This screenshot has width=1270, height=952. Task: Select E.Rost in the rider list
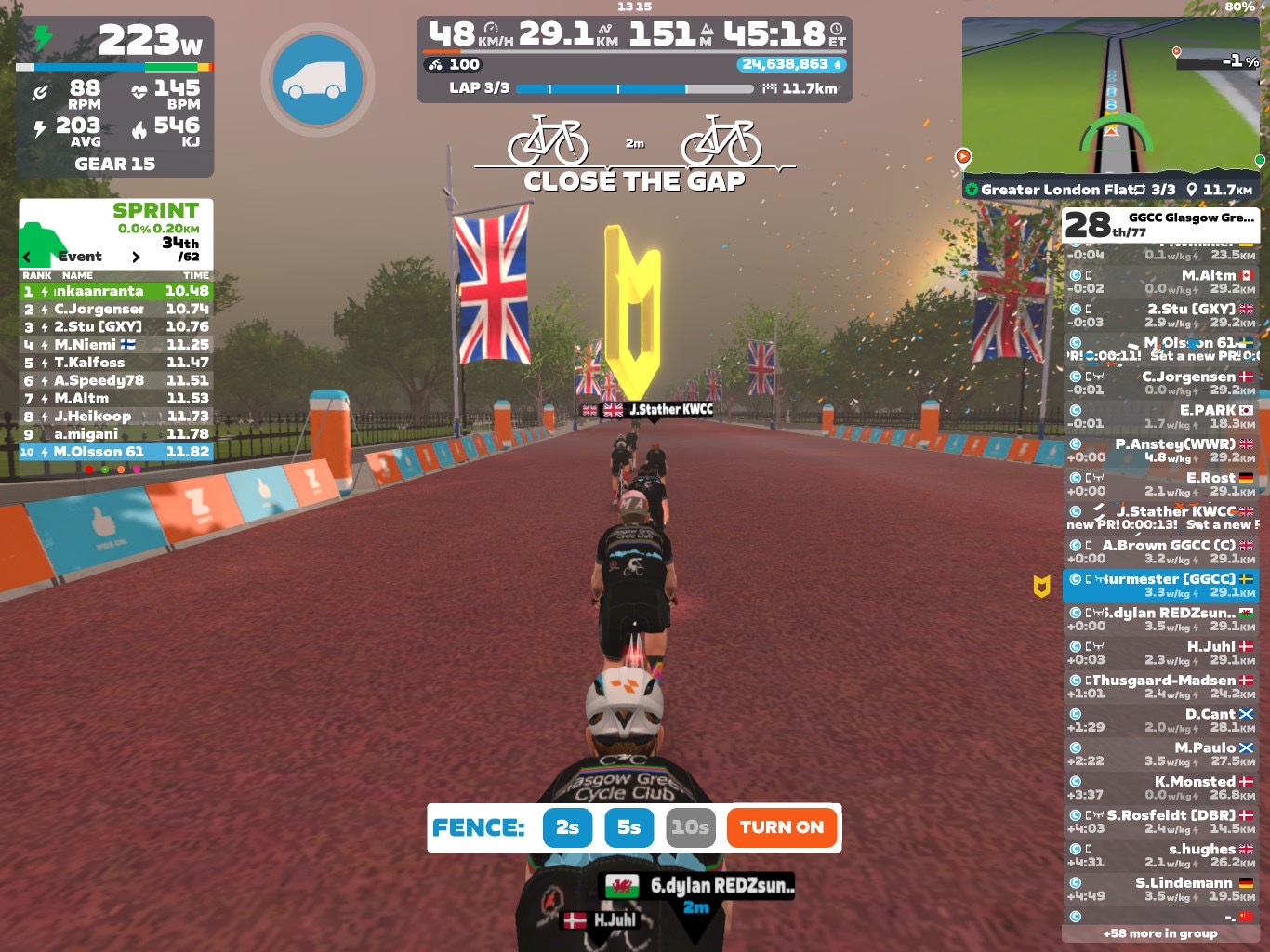tap(1160, 483)
